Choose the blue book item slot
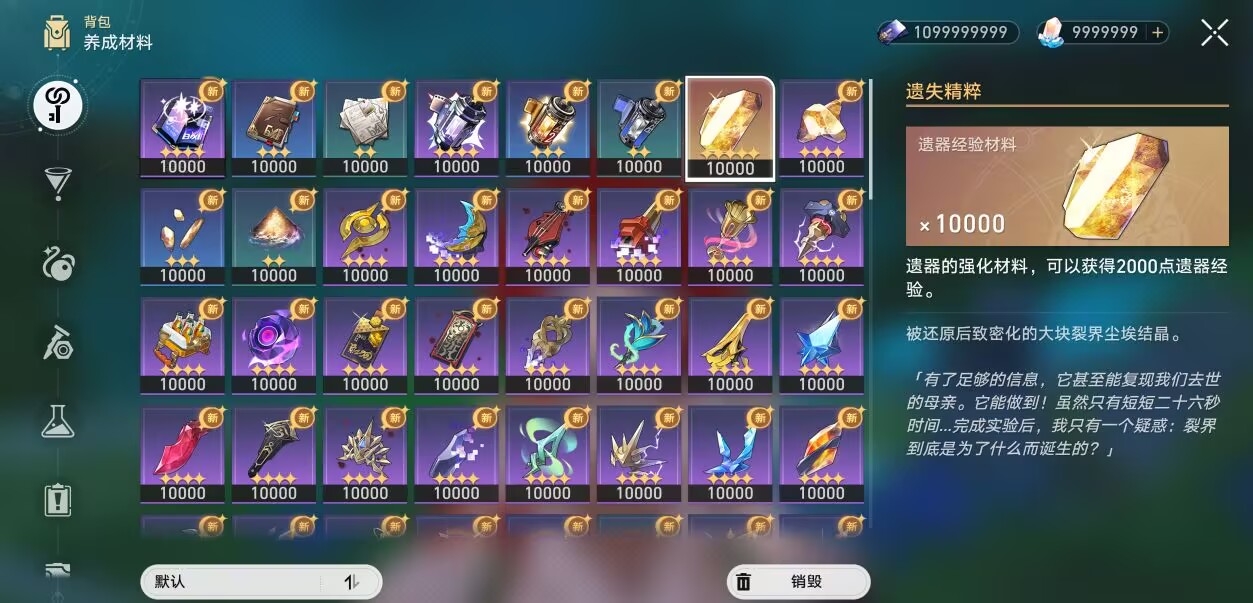 (x=183, y=128)
